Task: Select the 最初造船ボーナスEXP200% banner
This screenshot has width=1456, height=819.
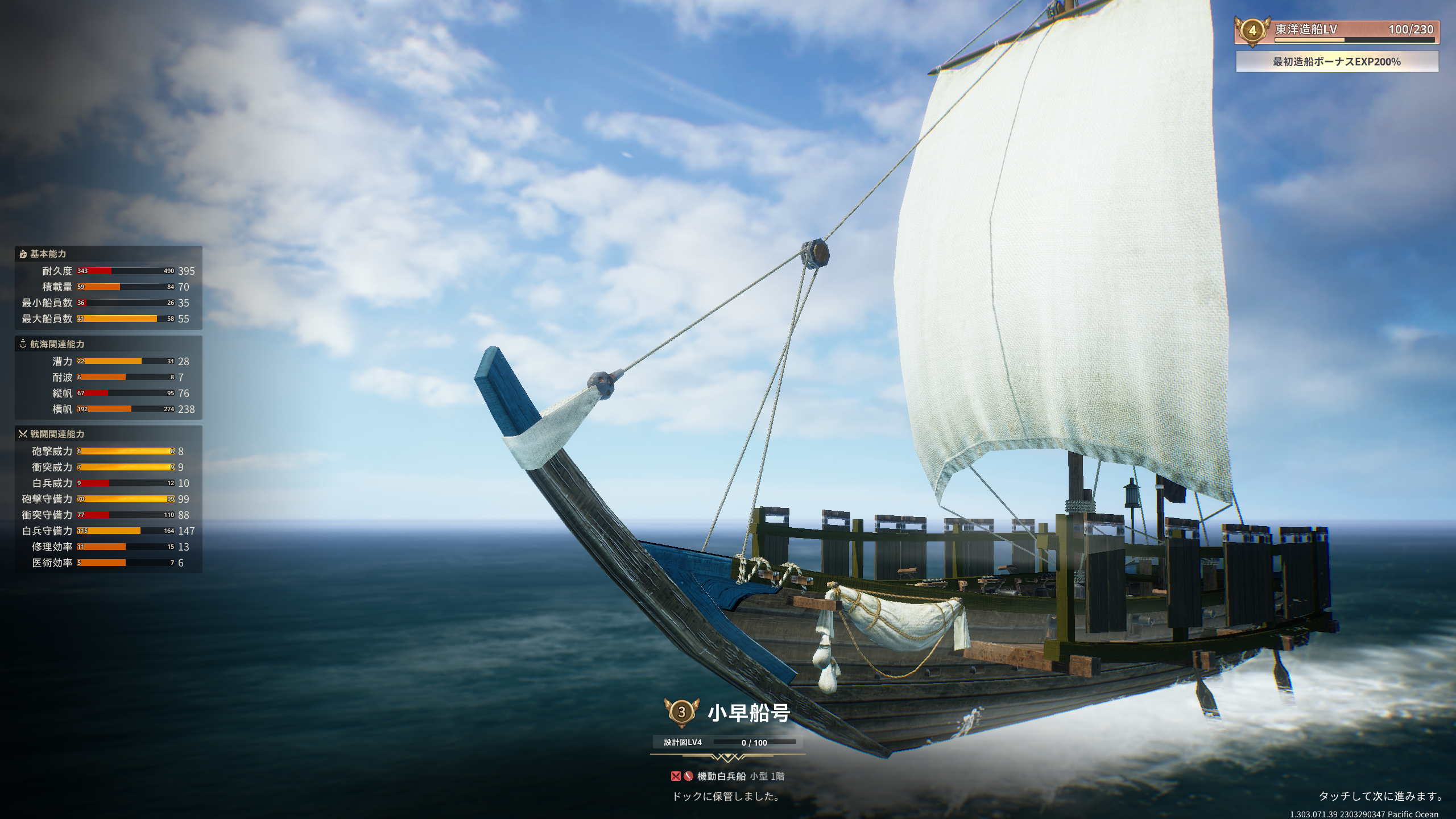Action: 1337,61
